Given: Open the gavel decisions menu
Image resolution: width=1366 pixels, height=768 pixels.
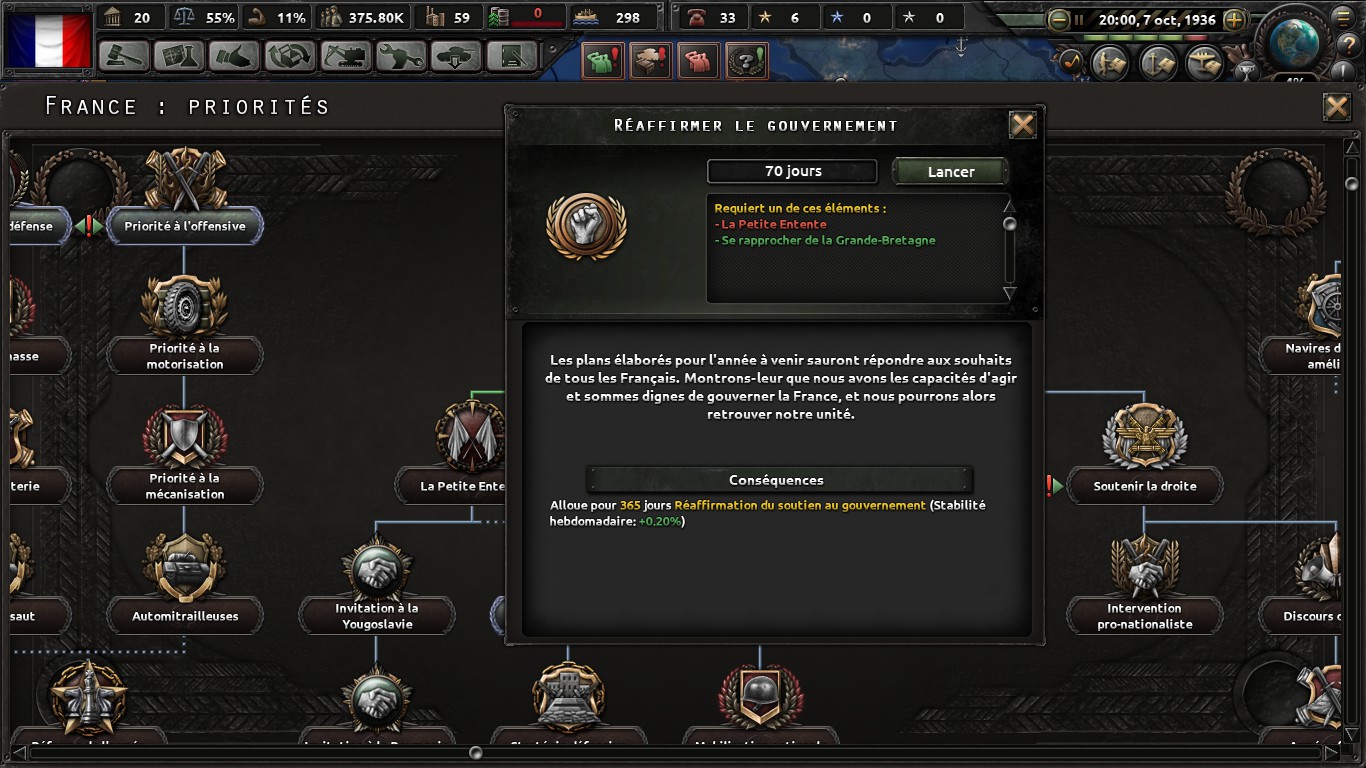Looking at the screenshot, I should pyautogui.click(x=124, y=56).
